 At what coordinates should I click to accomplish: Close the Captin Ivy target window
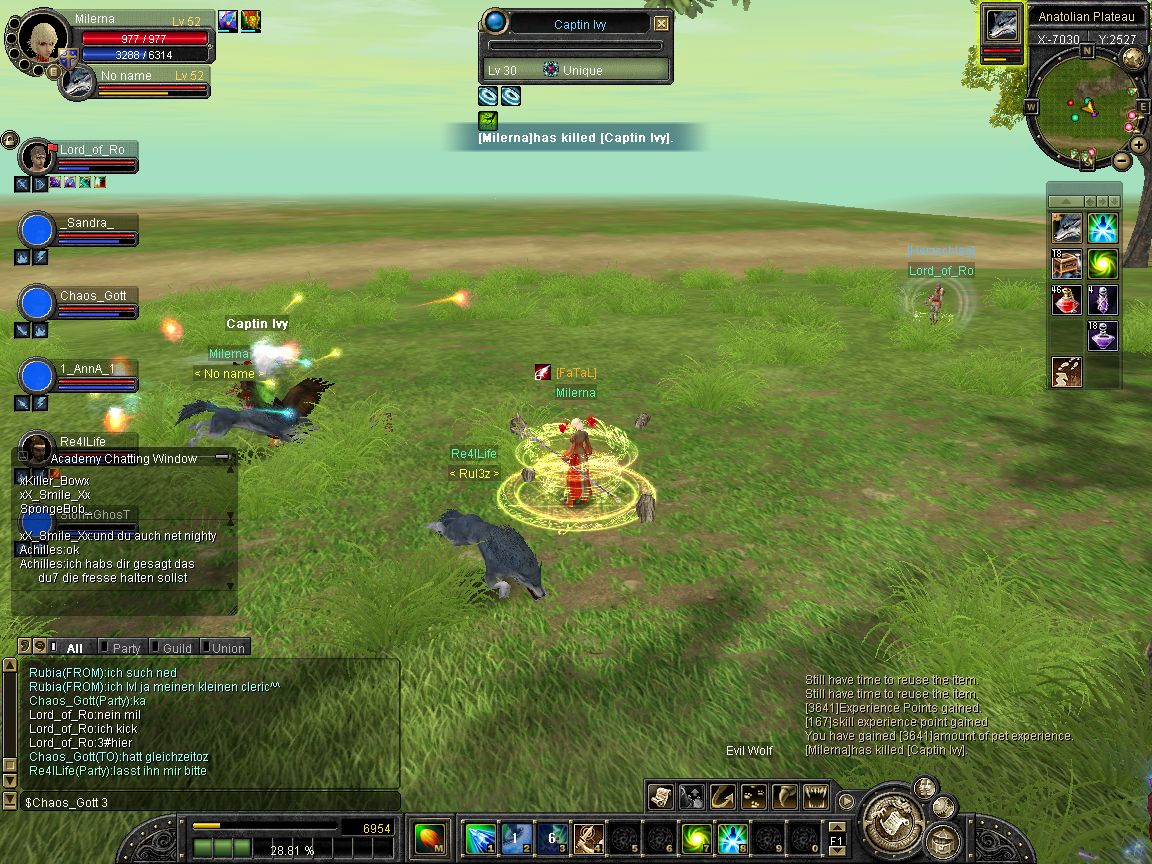(x=662, y=24)
